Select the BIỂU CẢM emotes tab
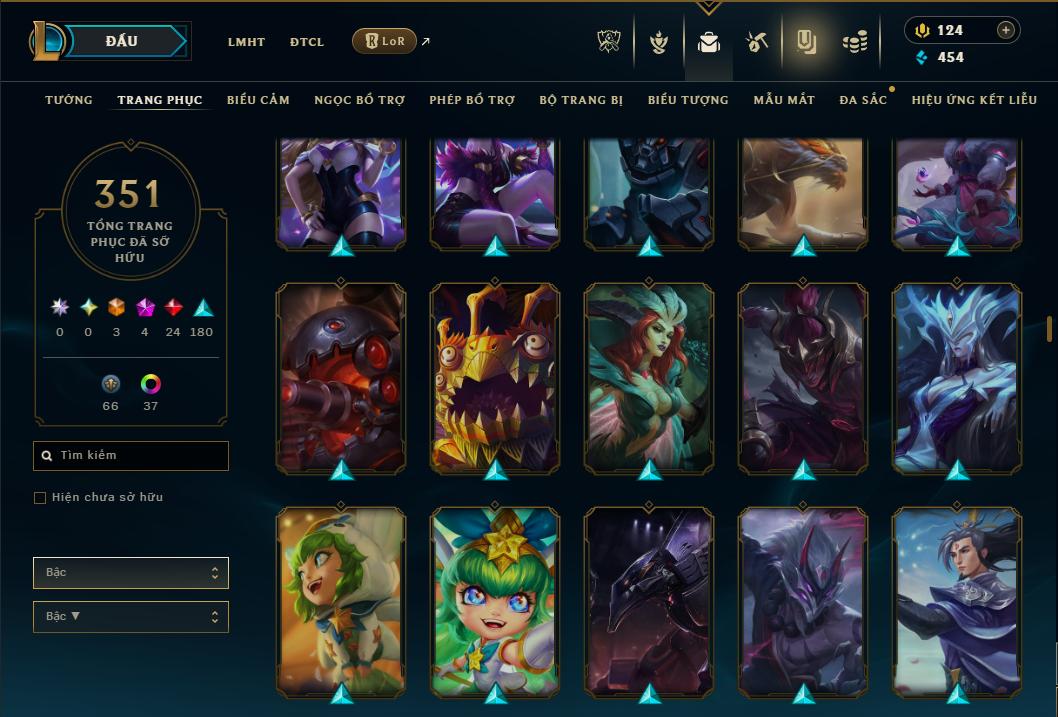Image resolution: width=1058 pixels, height=717 pixels. [x=258, y=100]
